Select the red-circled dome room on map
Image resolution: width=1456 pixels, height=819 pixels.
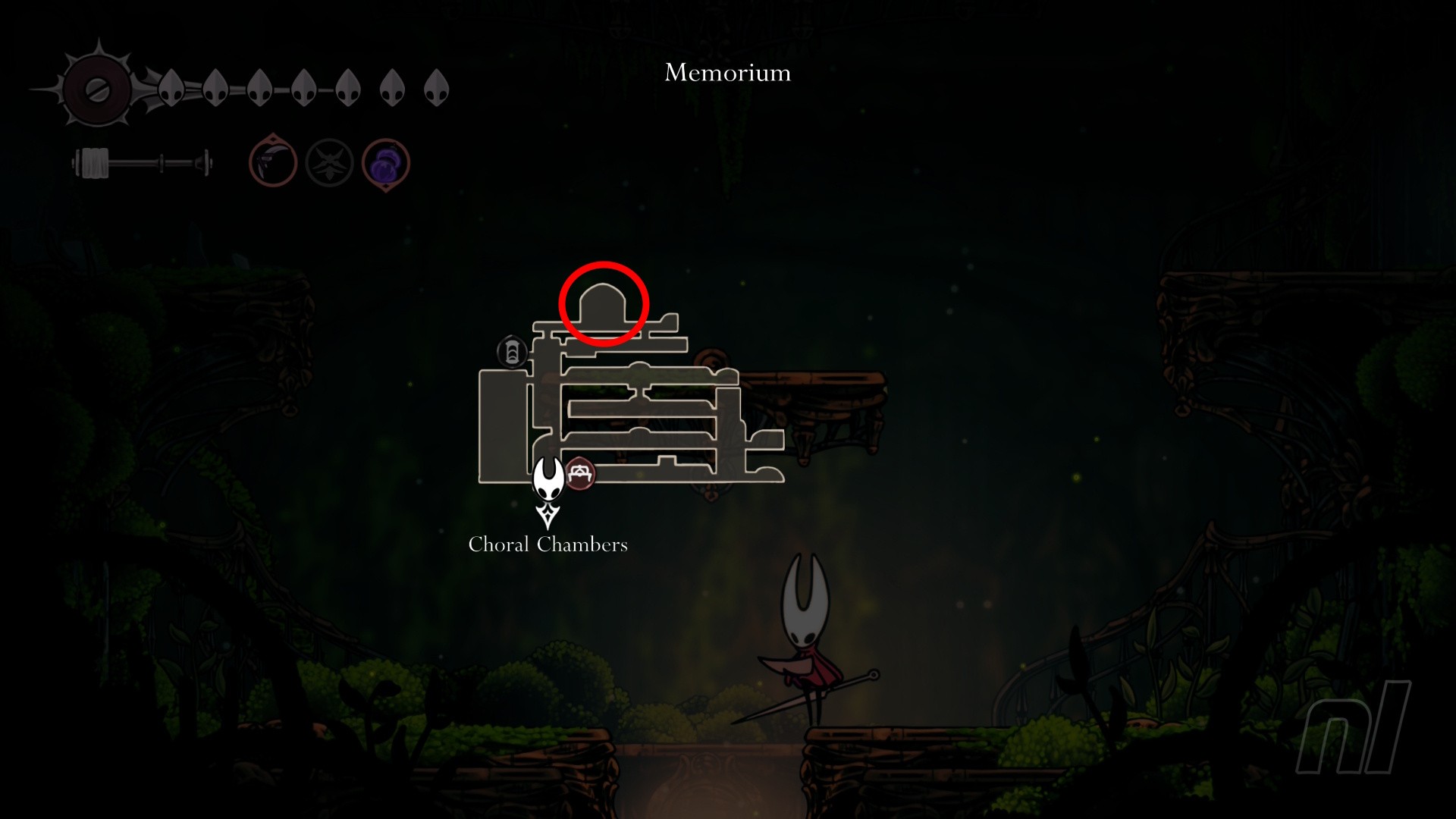603,304
